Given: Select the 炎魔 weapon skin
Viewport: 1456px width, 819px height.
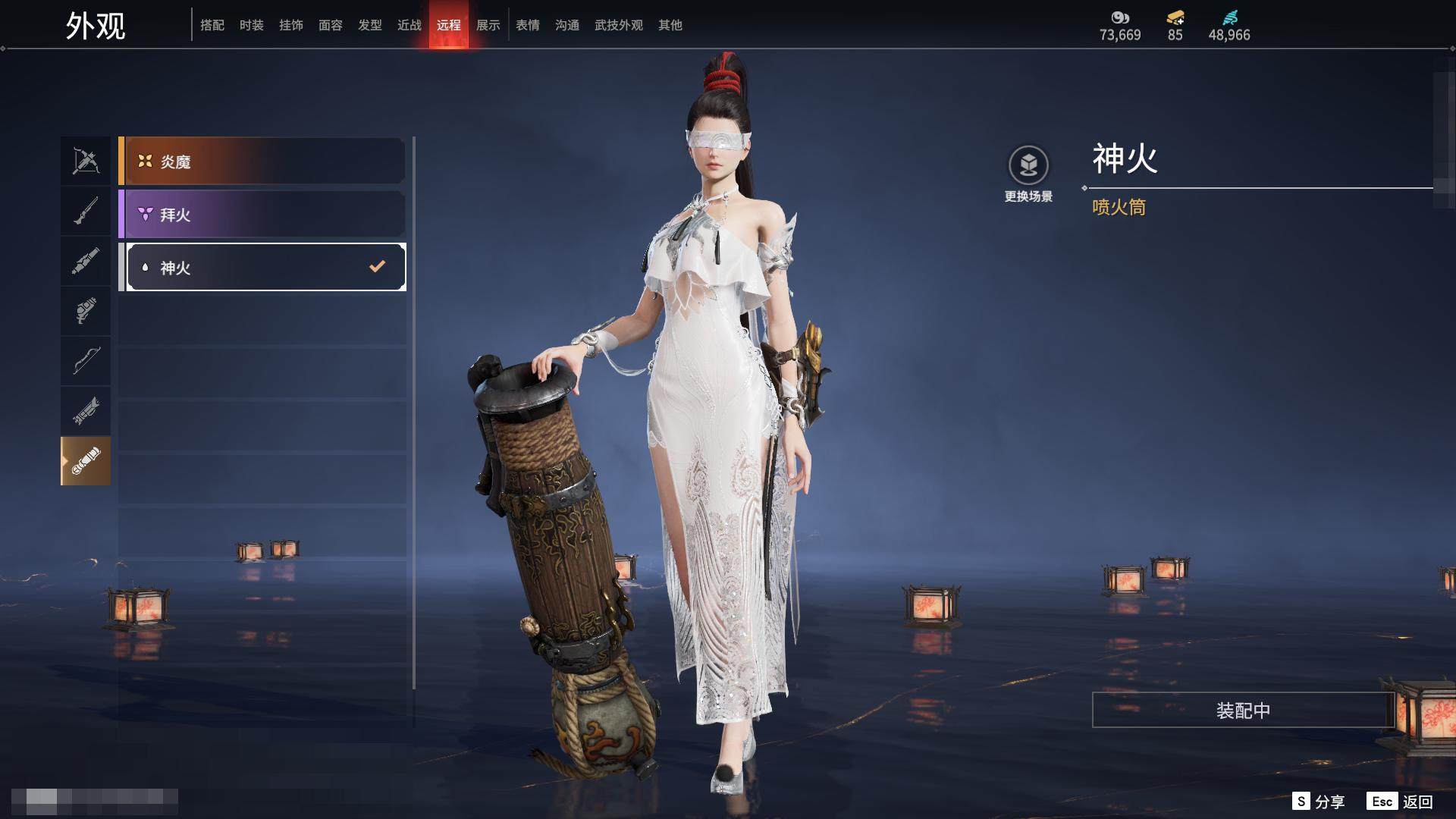Looking at the screenshot, I should (x=262, y=162).
